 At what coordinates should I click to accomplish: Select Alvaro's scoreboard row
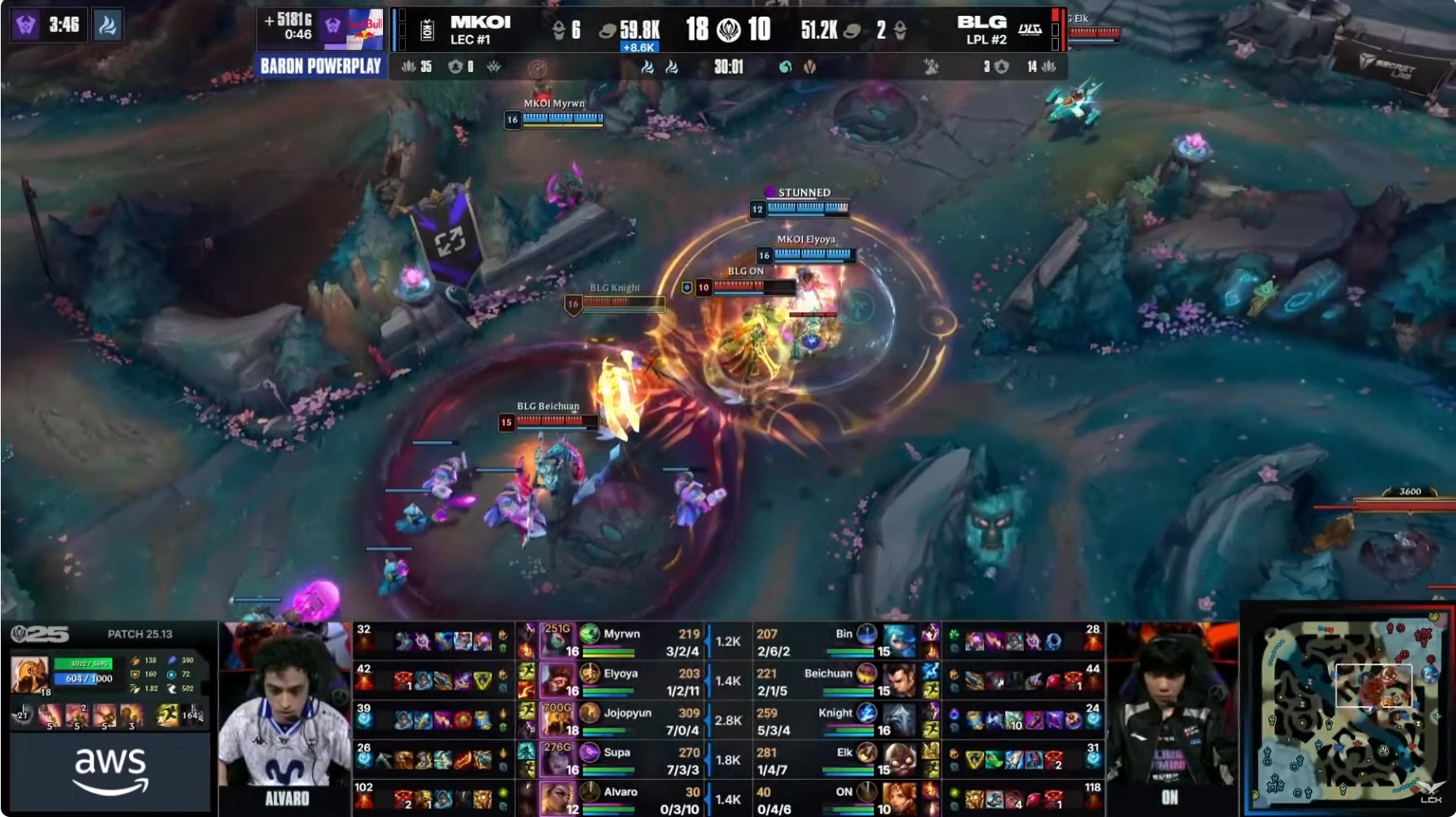point(622,798)
